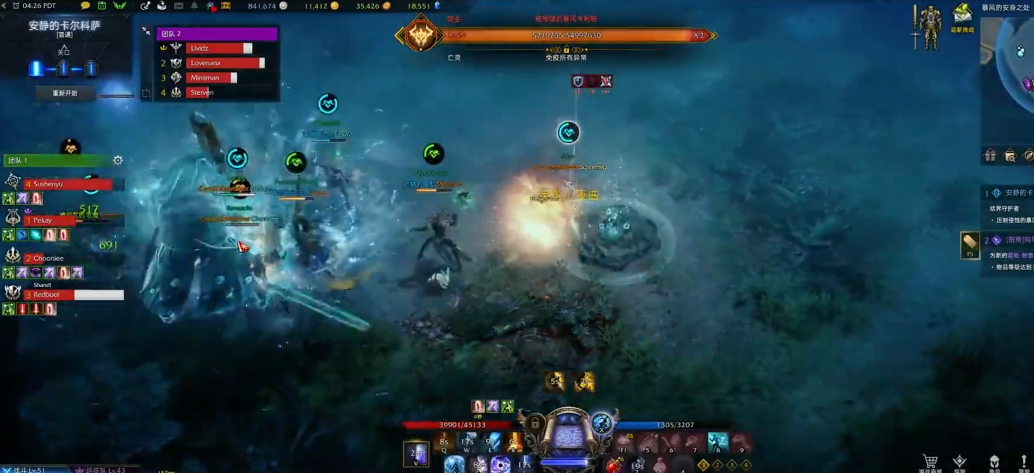Collapse the team 2 raid frame

pyautogui.click(x=147, y=32)
